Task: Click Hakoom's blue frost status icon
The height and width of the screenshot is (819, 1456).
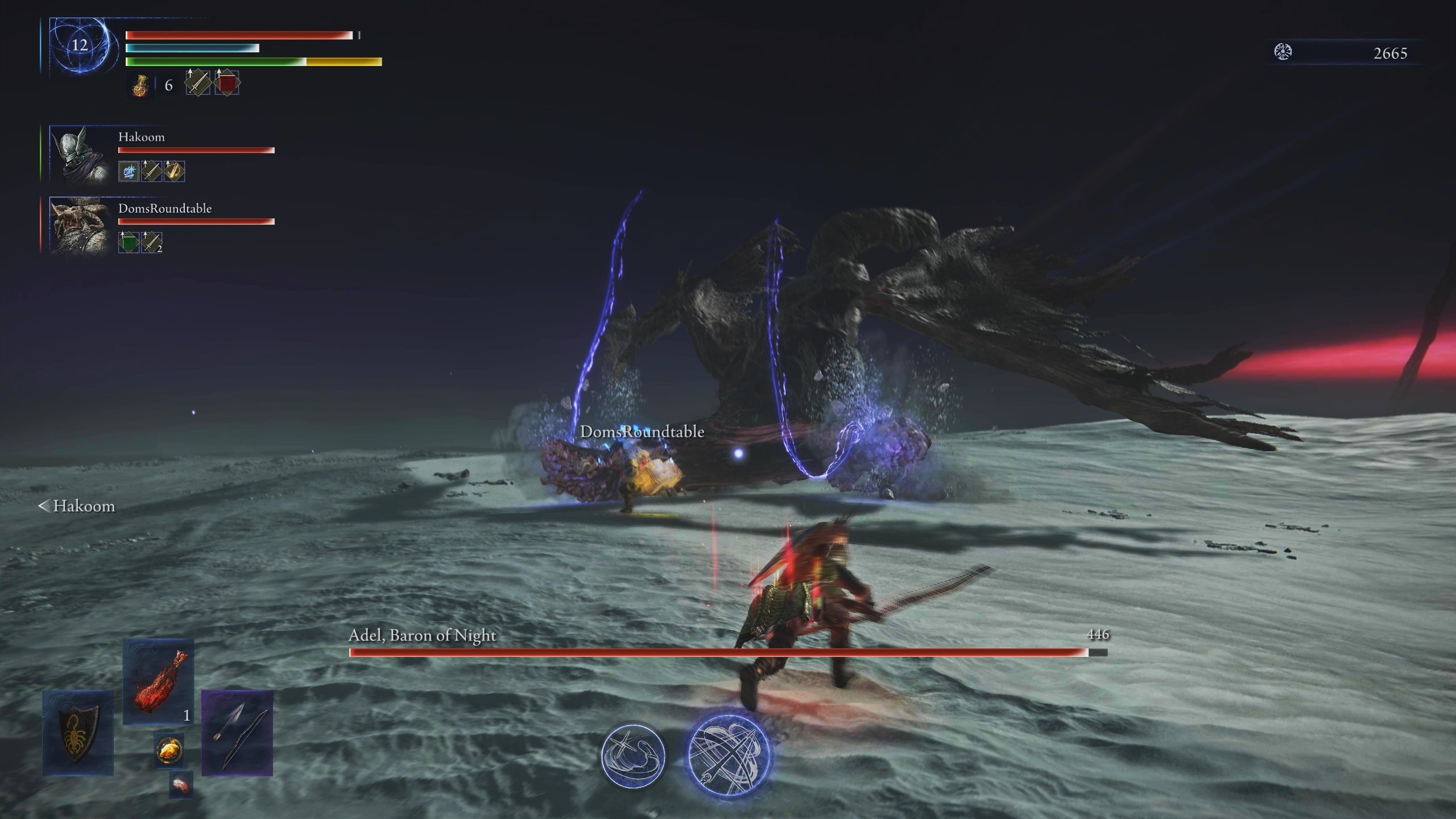Action: 129,171
